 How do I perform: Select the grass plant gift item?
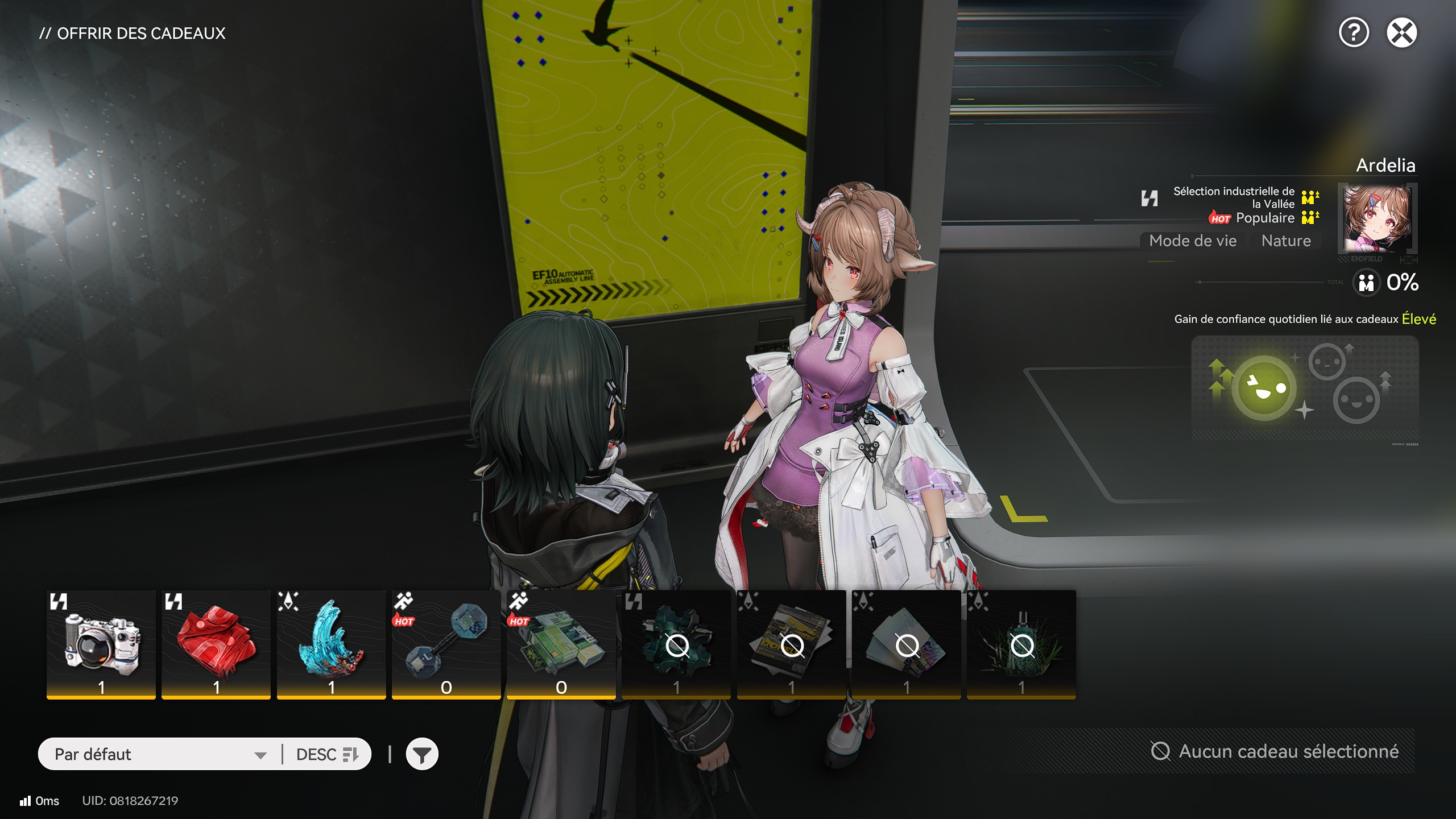[1020, 643]
